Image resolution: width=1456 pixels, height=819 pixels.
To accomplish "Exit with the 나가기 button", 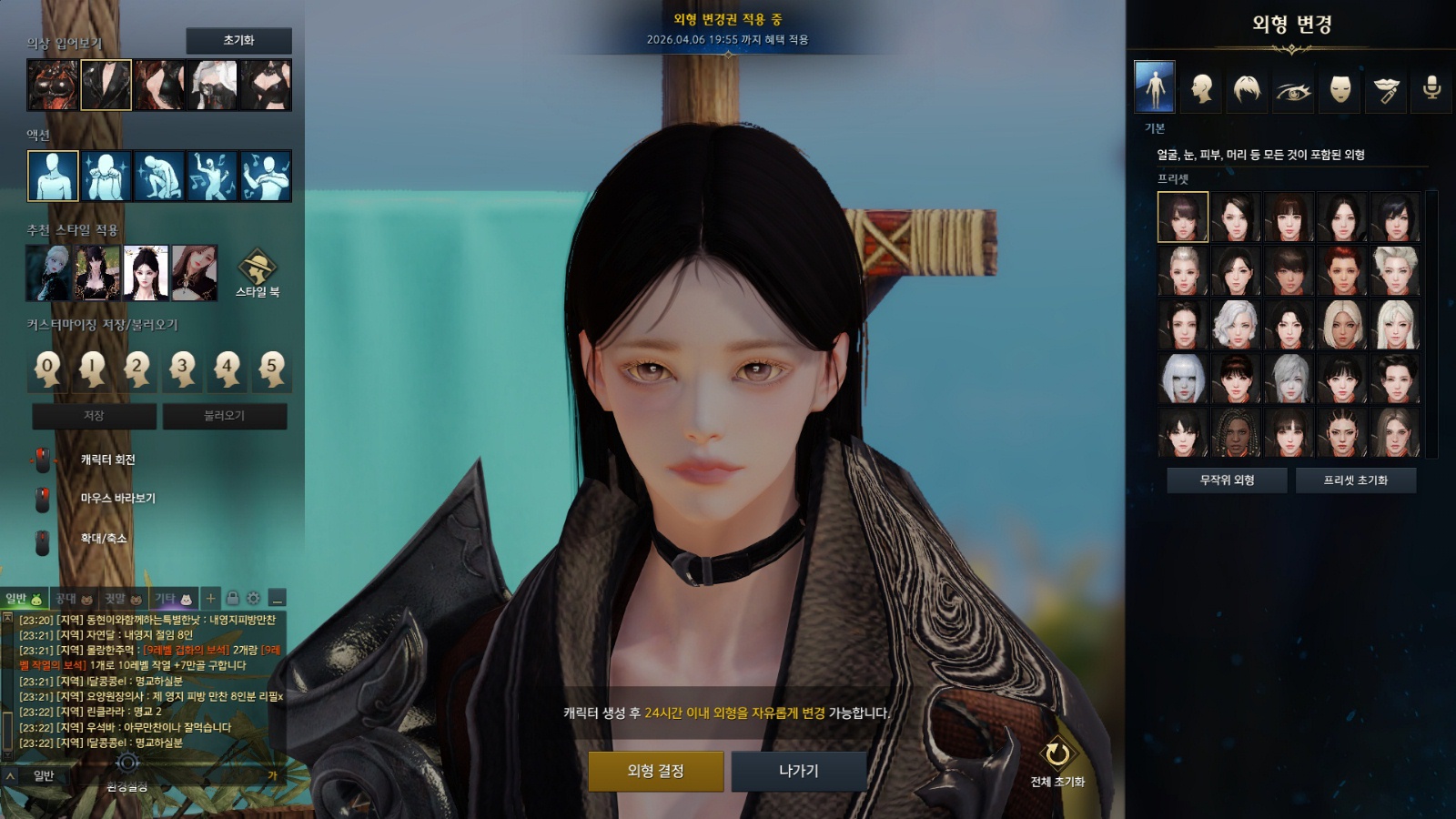I will pos(799,771).
